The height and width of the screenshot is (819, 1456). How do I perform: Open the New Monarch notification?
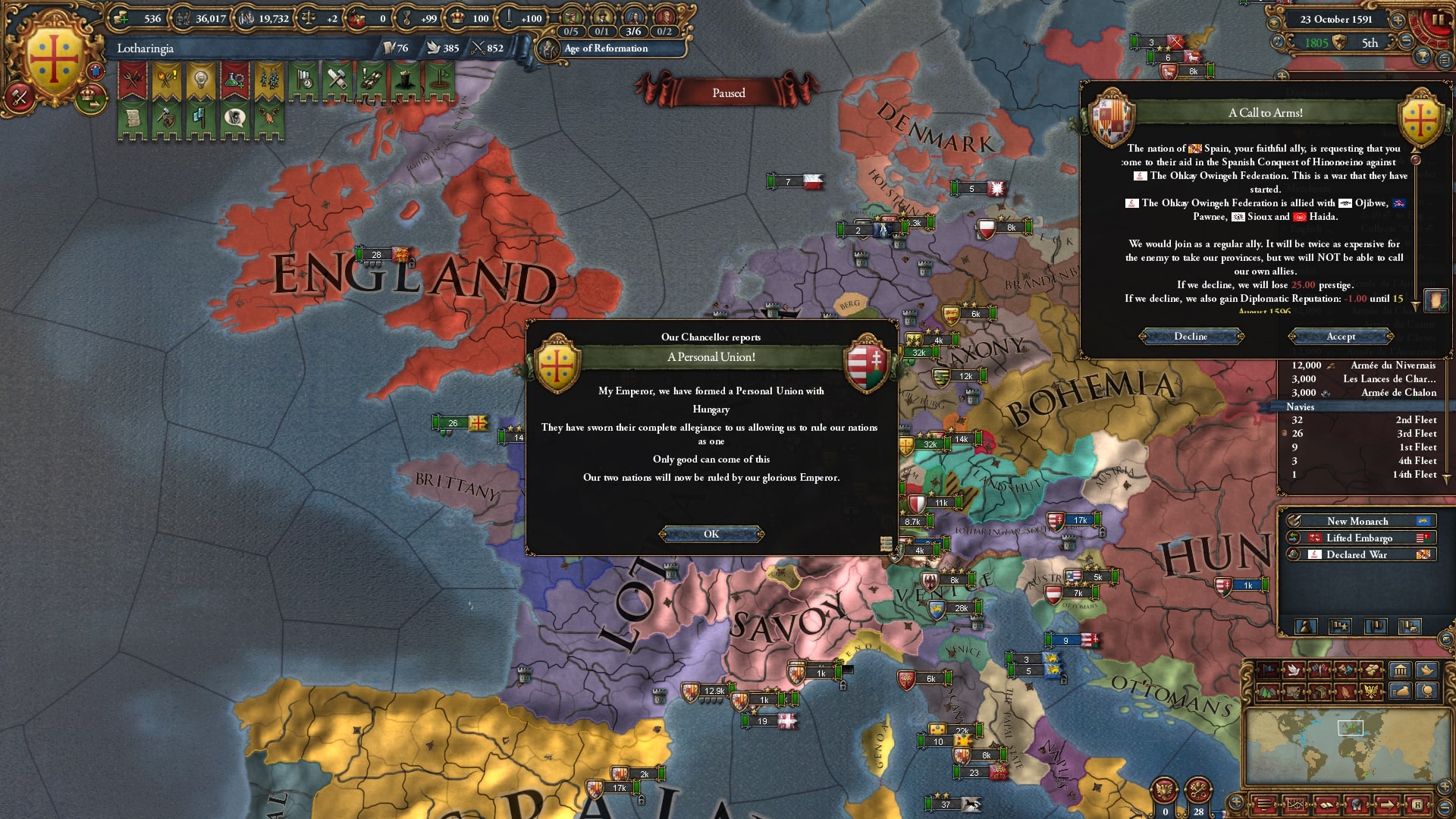(1357, 521)
